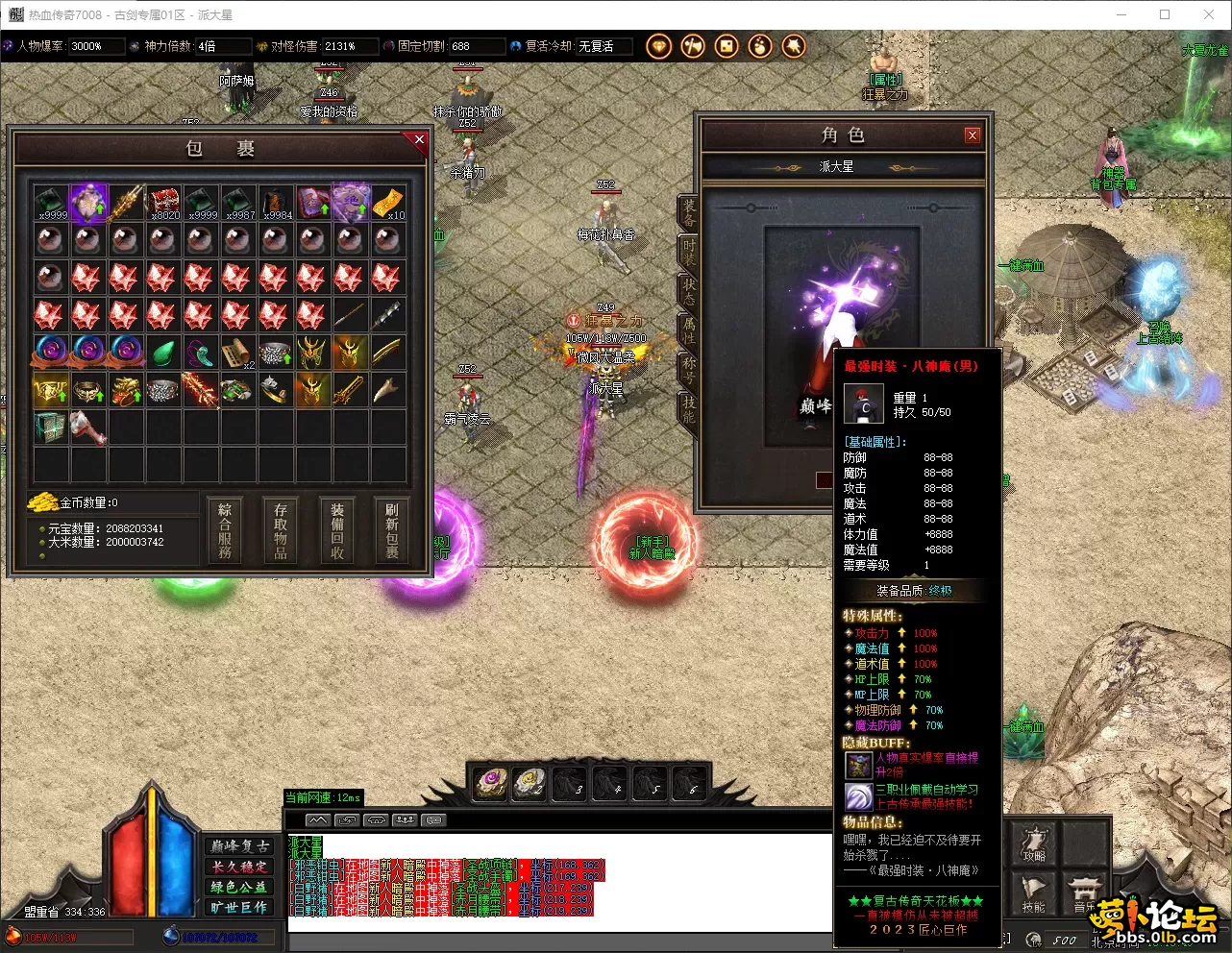Viewport: 1232px width, 953px height.
Task: Pick the golden talisman stacked x10
Action: tap(387, 202)
